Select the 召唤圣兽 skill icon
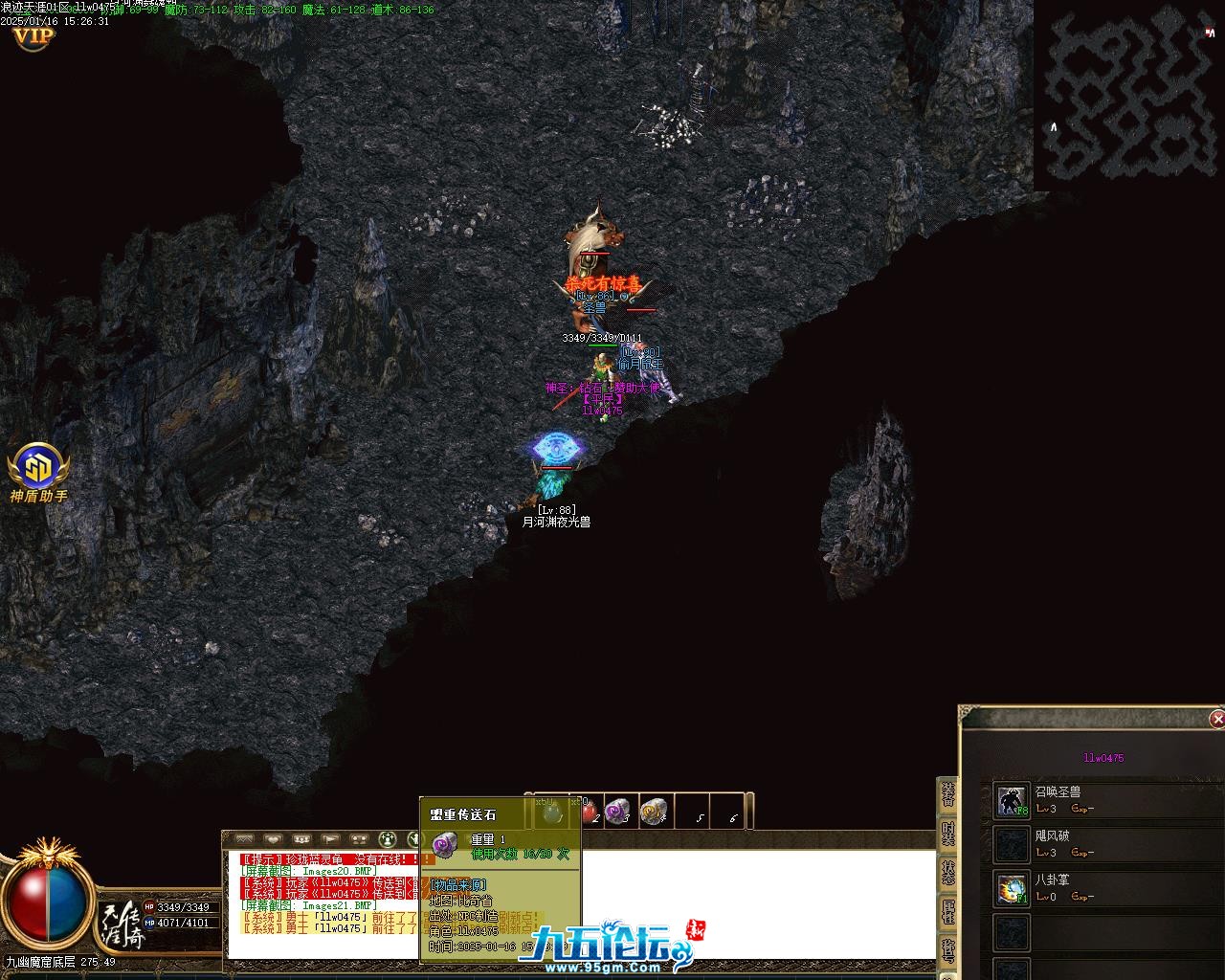The height and width of the screenshot is (980, 1225). click(1012, 800)
